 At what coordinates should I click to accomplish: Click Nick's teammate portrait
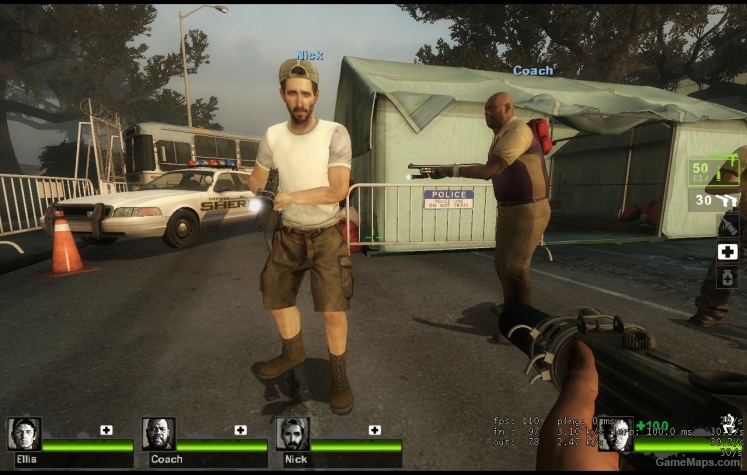[292, 433]
